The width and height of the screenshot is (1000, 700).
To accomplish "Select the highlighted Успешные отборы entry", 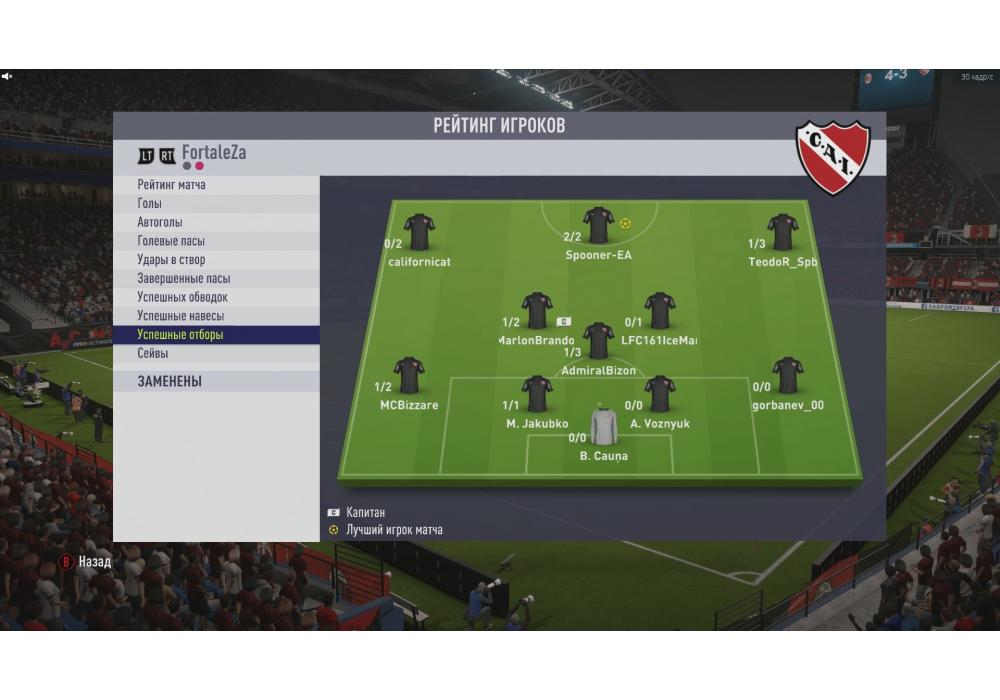I will [x=181, y=335].
